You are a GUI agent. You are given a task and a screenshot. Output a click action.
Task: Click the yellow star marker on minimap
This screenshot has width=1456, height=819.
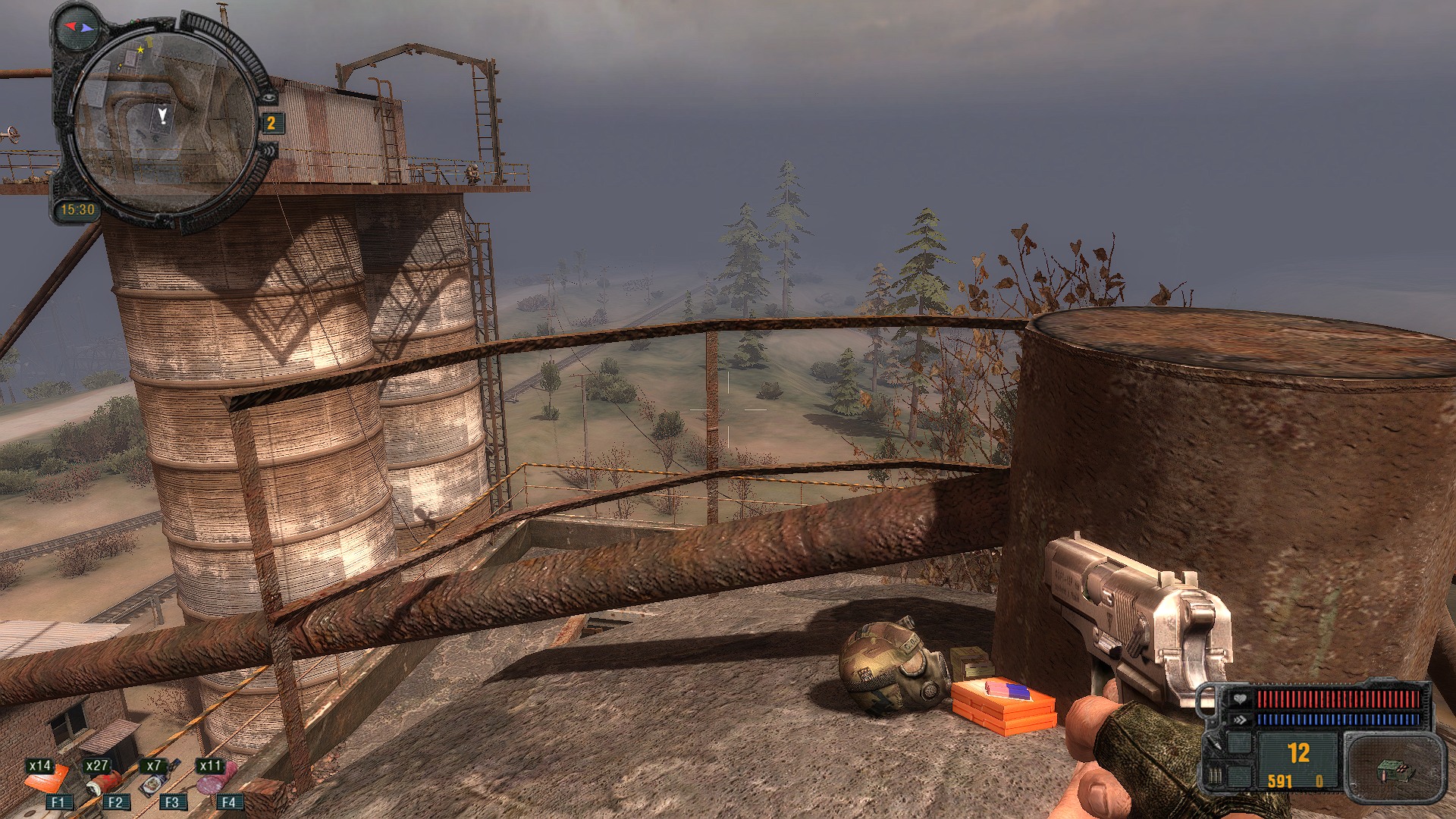pyautogui.click(x=140, y=50)
